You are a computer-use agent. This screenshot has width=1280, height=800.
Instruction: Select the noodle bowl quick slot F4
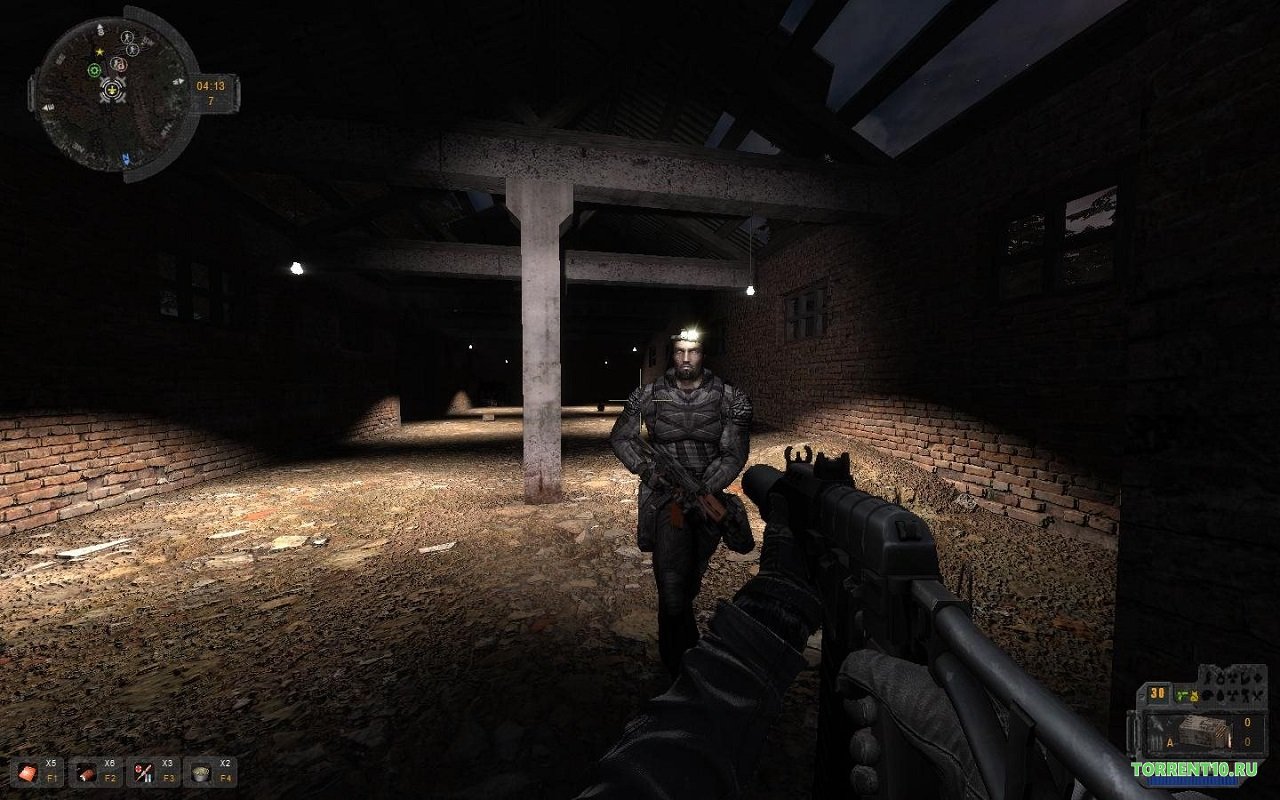(199, 772)
